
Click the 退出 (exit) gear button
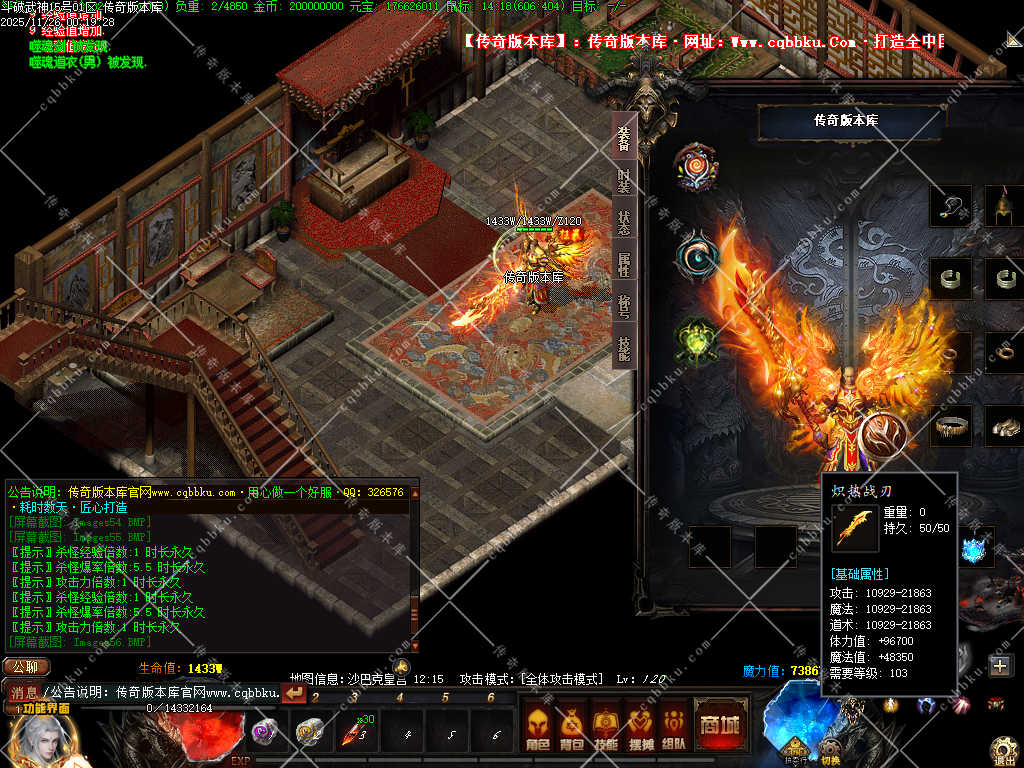click(x=1004, y=750)
